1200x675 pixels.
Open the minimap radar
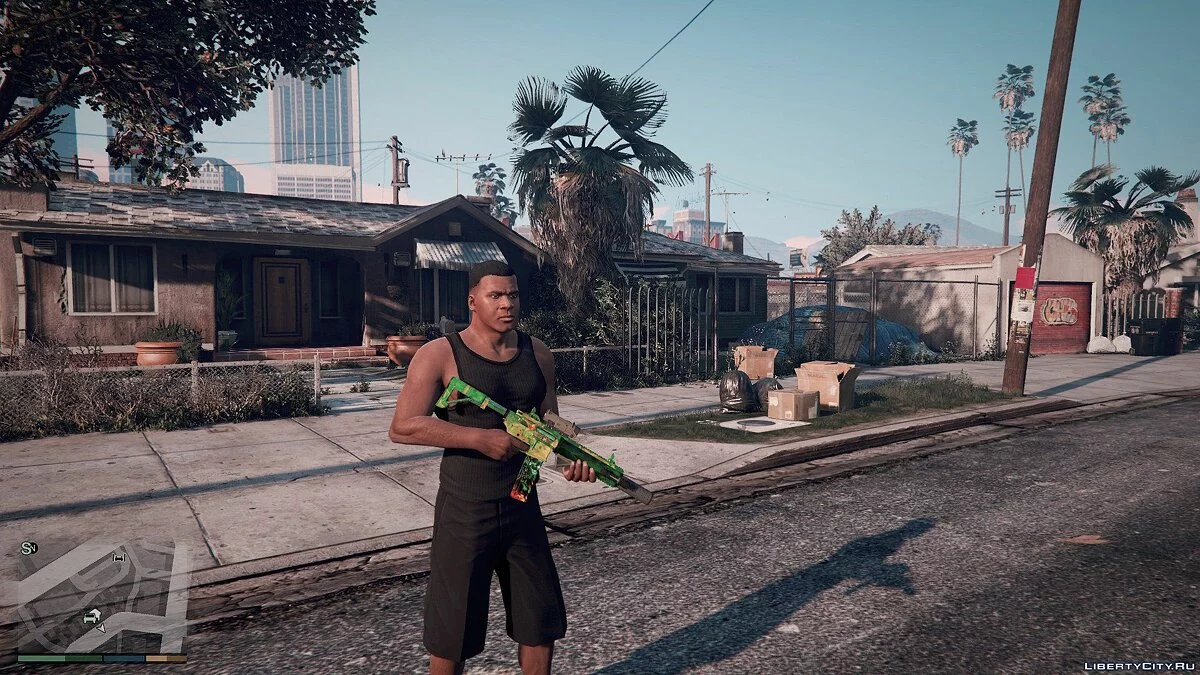pos(100,597)
